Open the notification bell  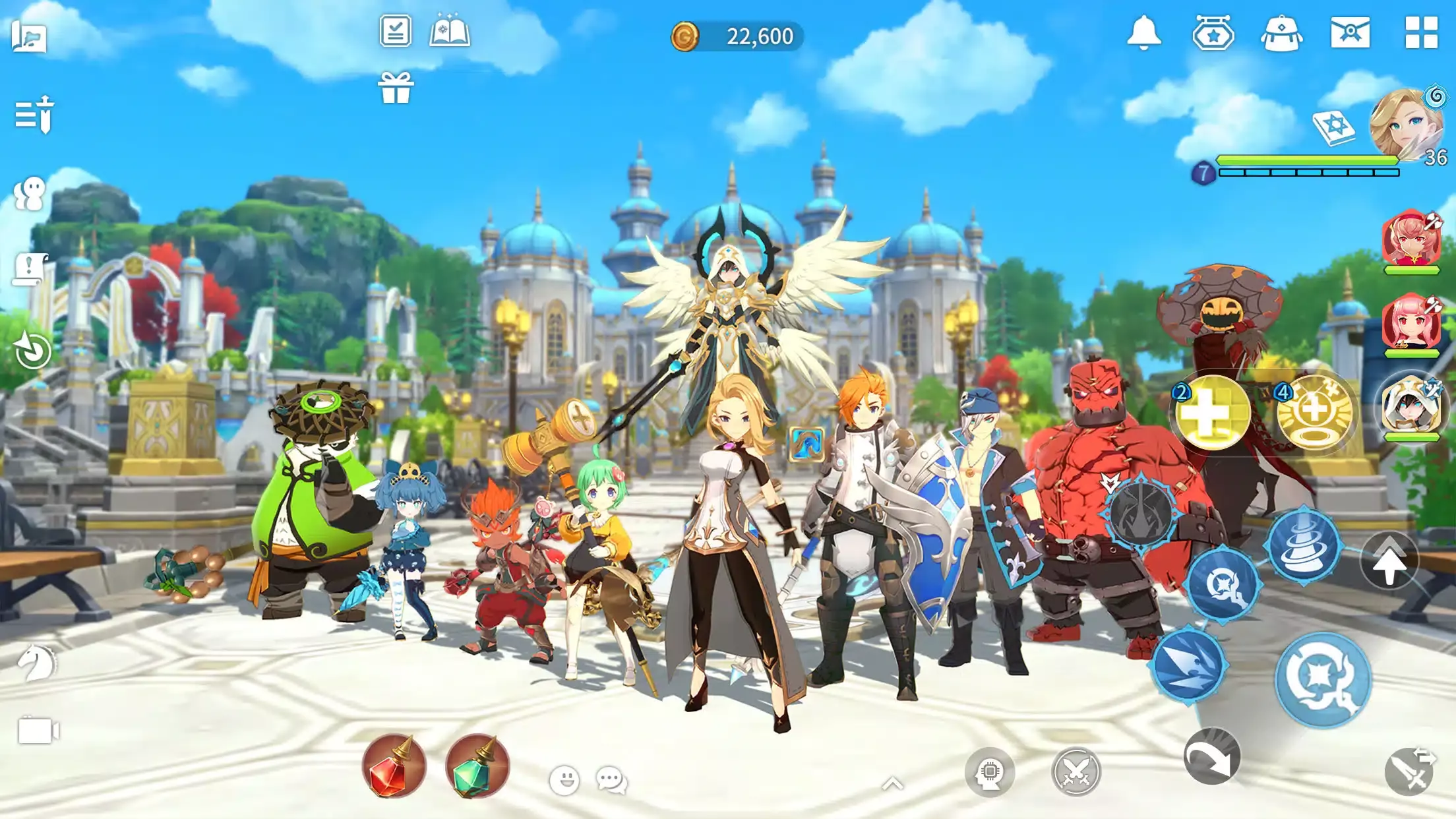click(x=1143, y=32)
